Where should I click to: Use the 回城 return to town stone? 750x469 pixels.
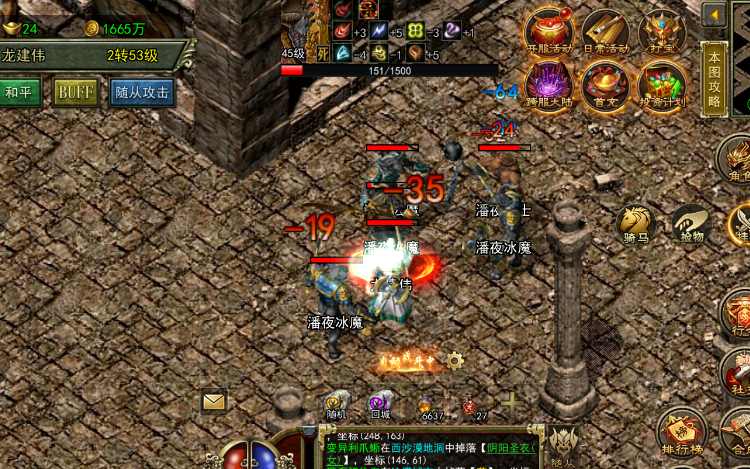pos(380,403)
